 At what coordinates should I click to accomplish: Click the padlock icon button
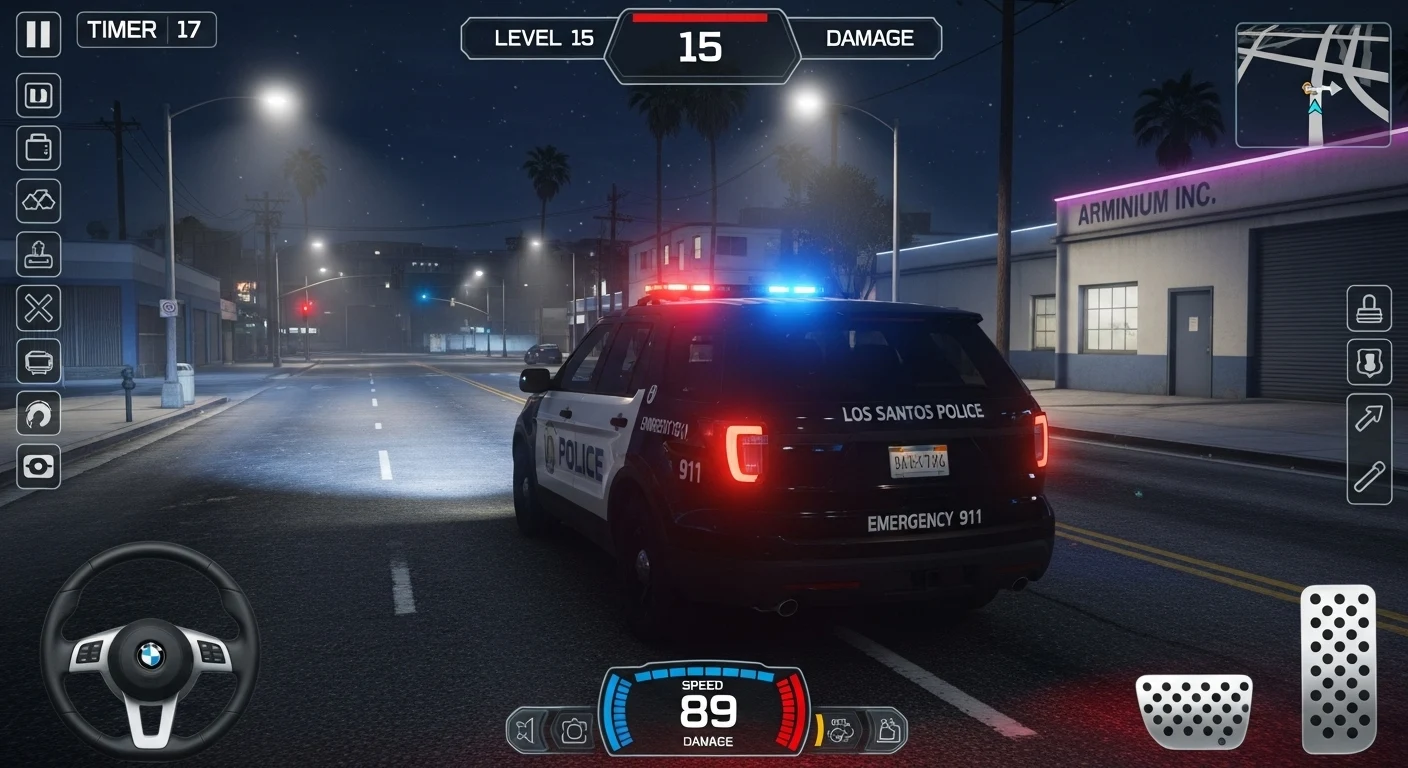coord(1368,309)
